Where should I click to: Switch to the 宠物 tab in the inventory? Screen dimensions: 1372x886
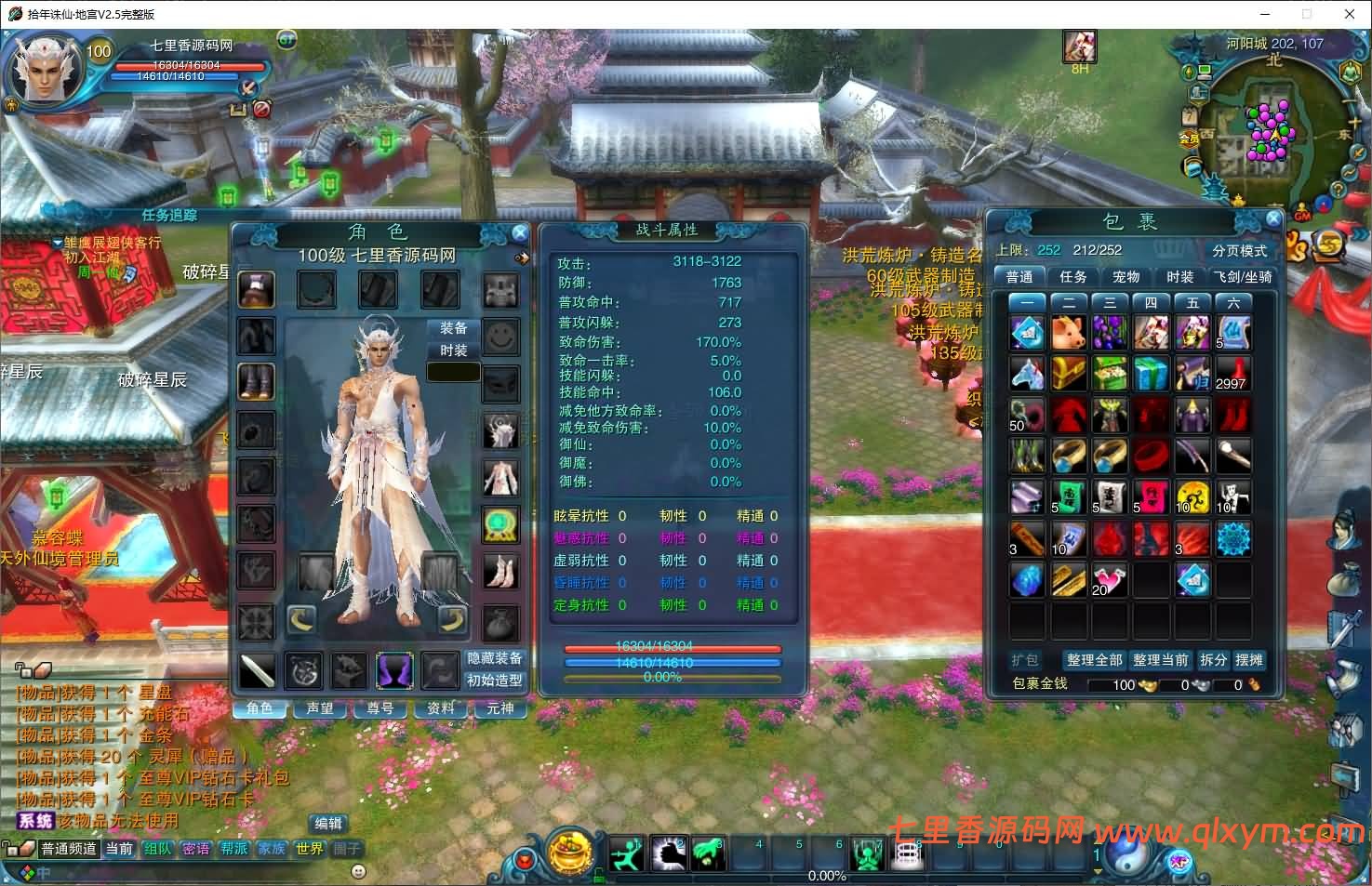coord(1126,276)
